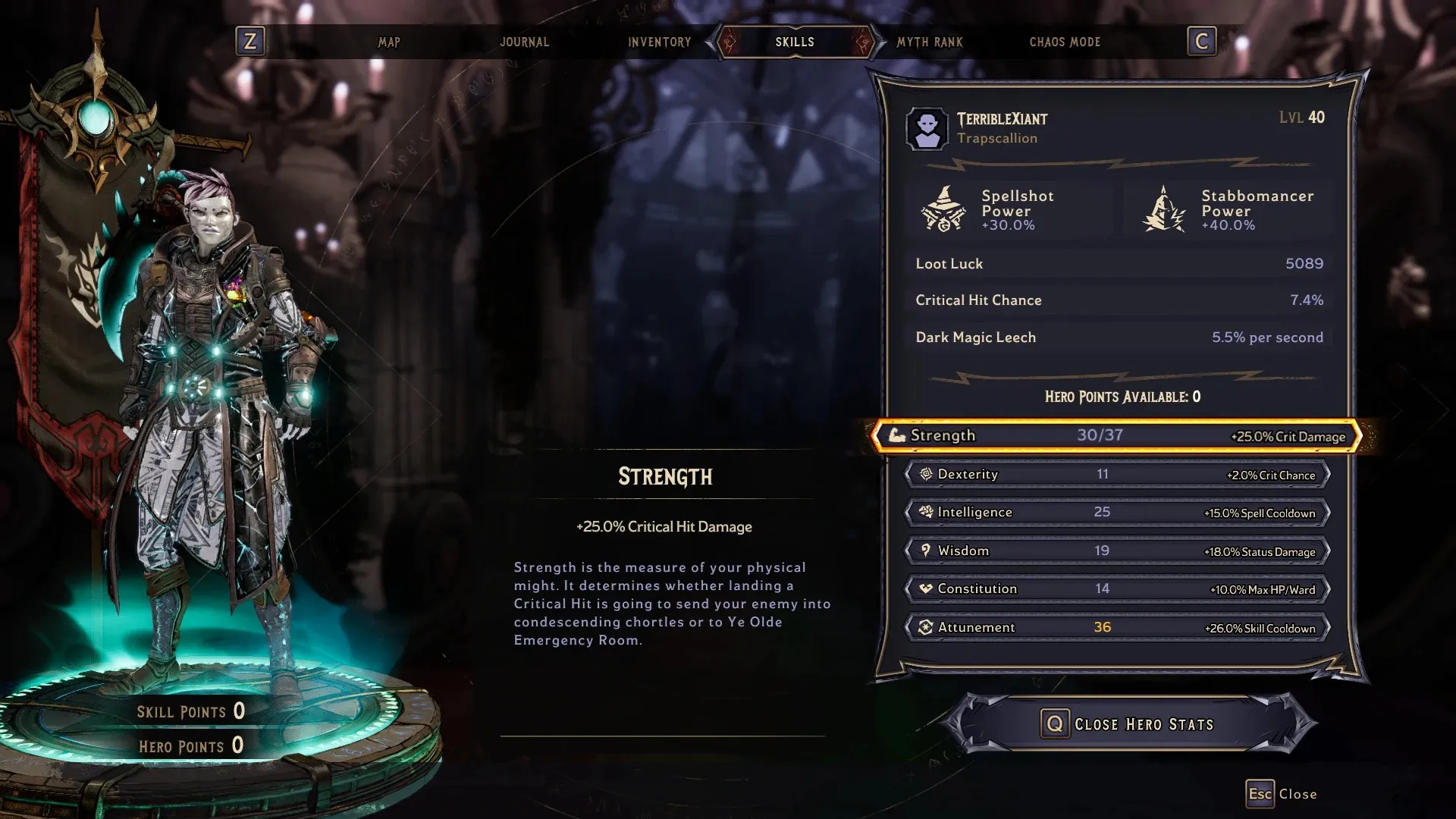Select the Skills tab
This screenshot has height=819, width=1456.
(794, 42)
